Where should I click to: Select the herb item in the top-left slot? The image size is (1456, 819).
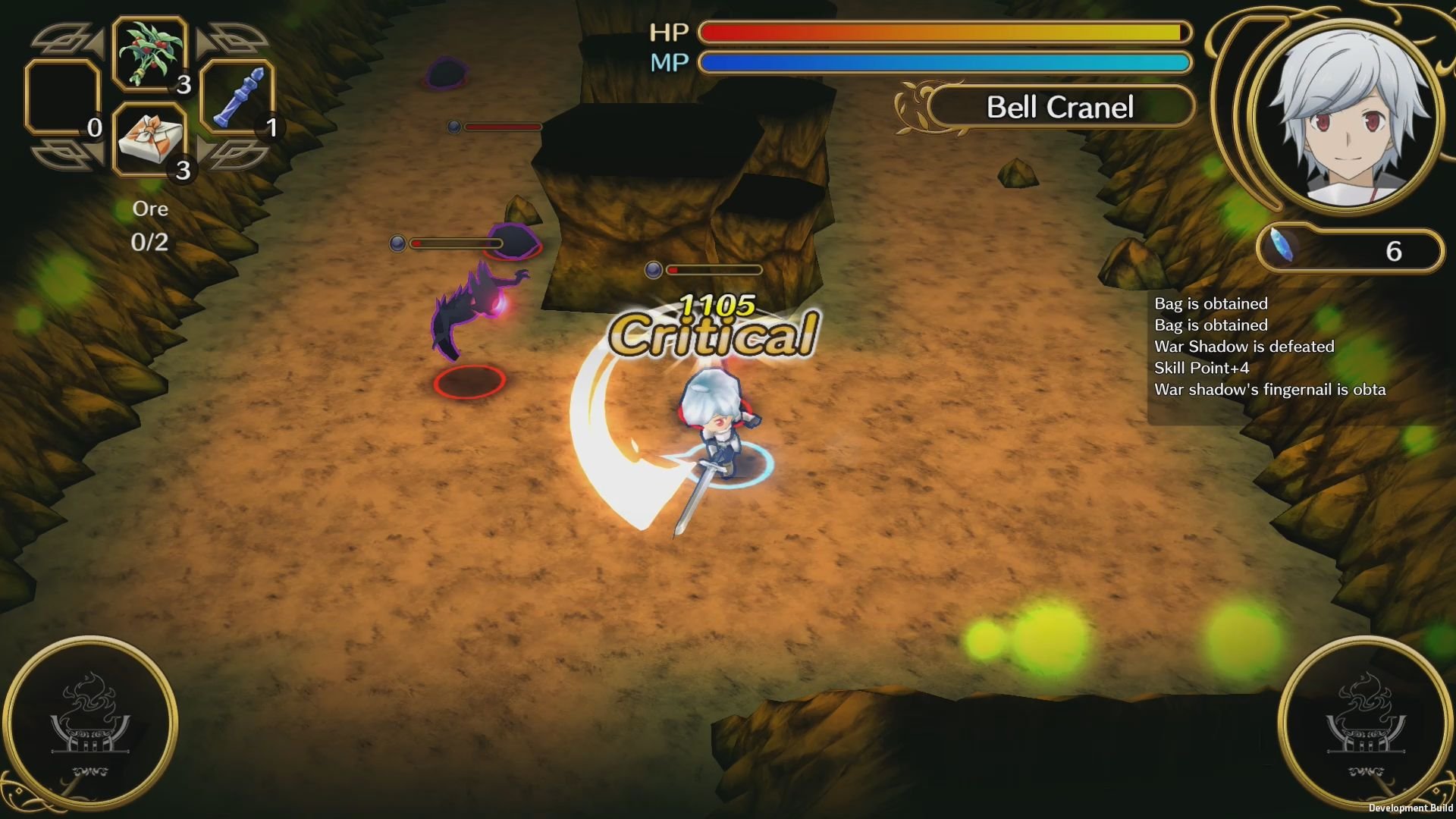pyautogui.click(x=149, y=55)
